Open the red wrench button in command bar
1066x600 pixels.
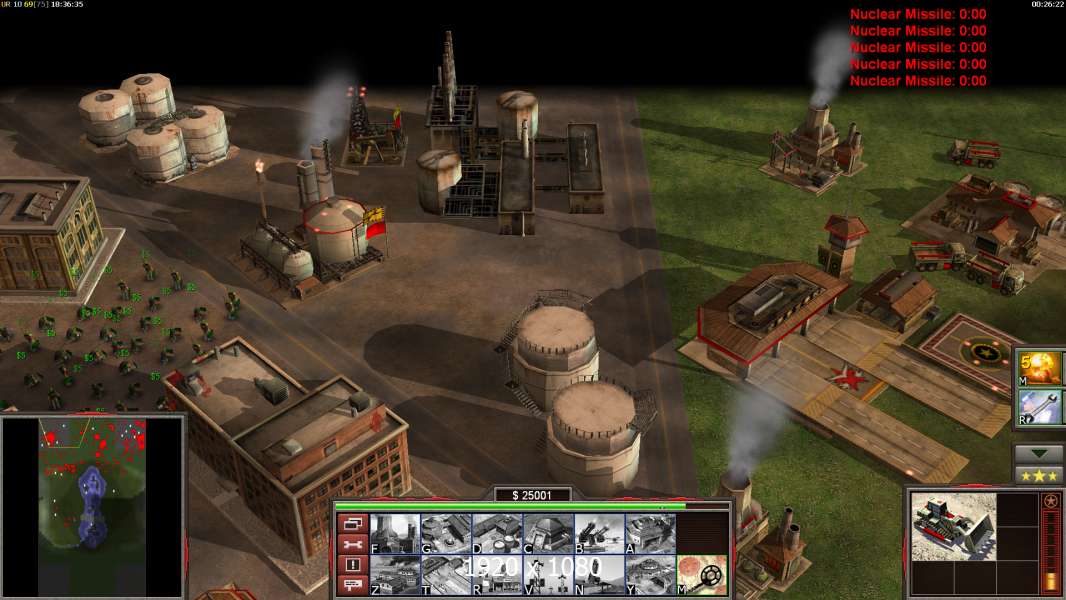[x=352, y=544]
